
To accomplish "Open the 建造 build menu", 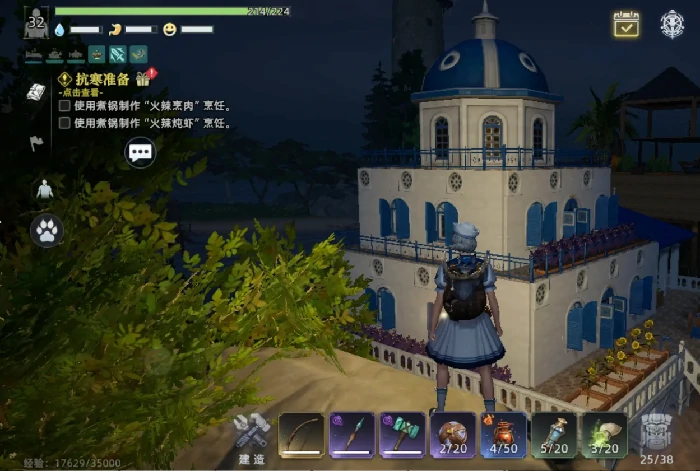I will click(251, 434).
